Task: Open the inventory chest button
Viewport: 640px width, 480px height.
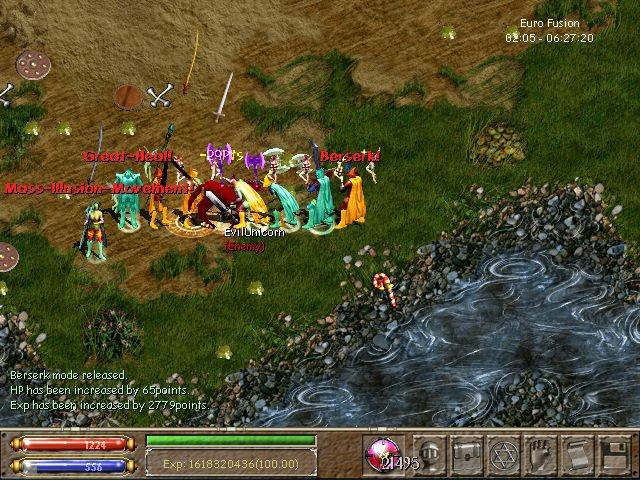Action: click(x=466, y=452)
